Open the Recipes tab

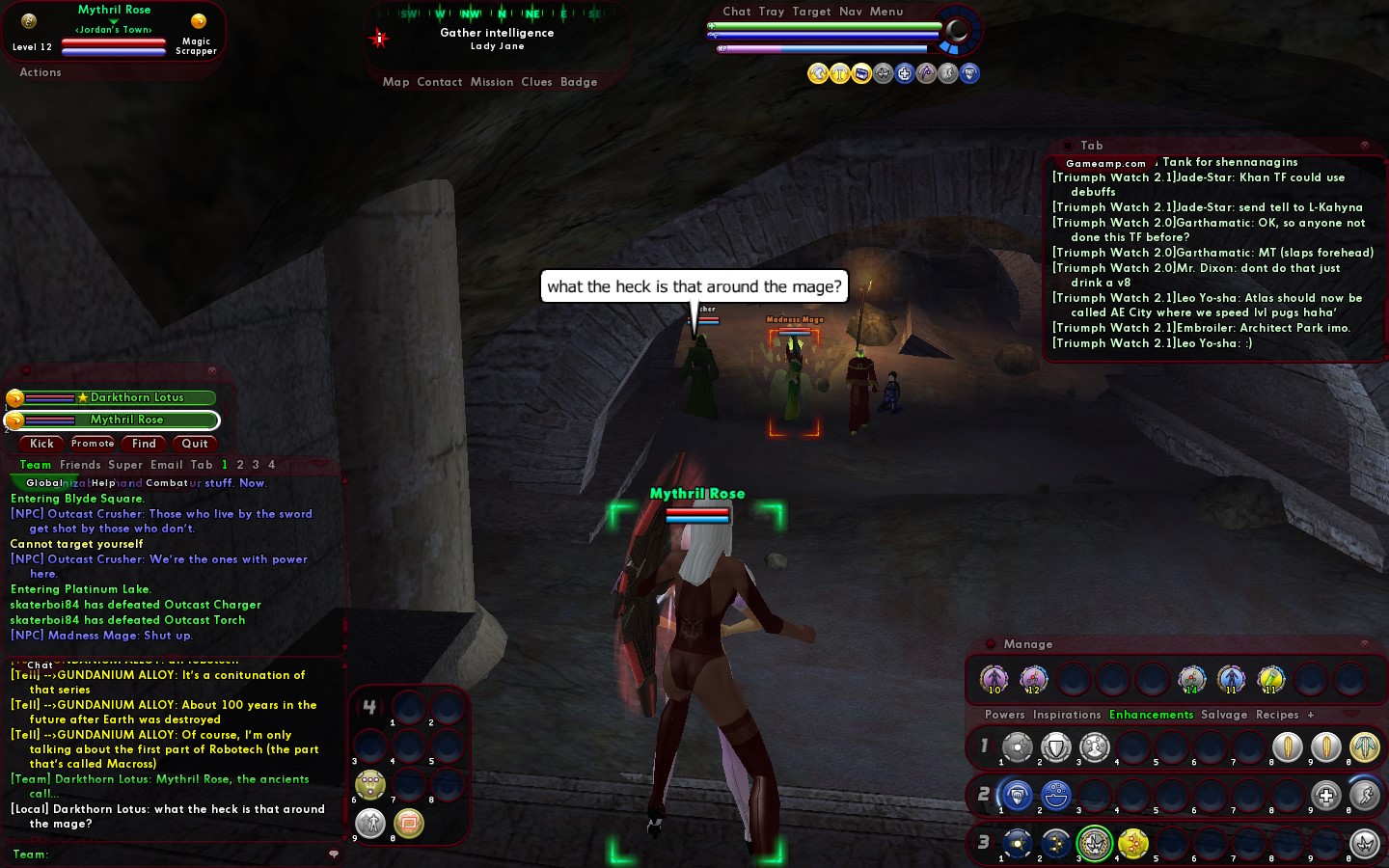pos(1277,715)
